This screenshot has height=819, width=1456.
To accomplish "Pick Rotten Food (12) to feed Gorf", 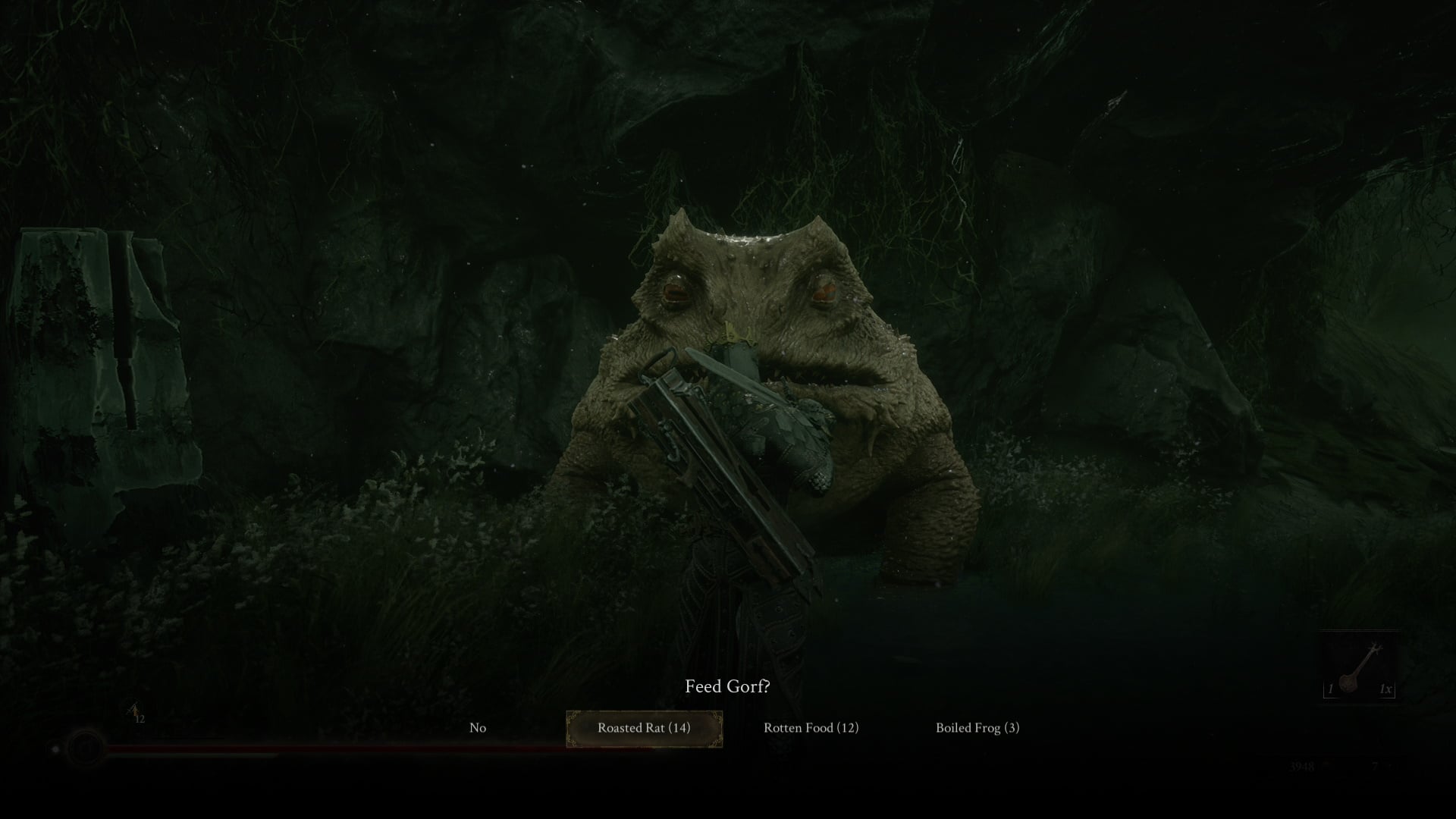I will pyautogui.click(x=811, y=726).
